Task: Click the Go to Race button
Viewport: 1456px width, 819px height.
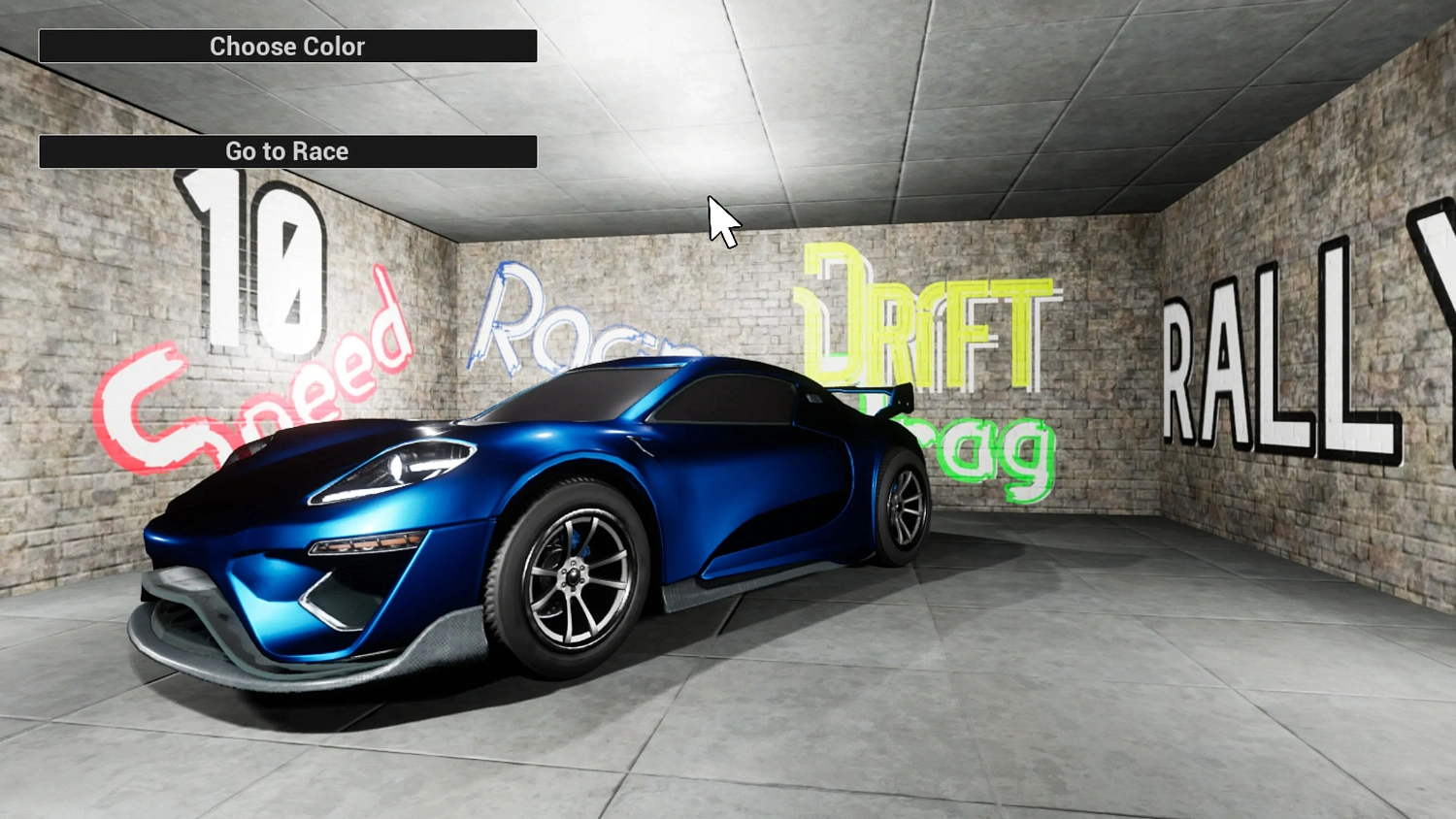Action: point(287,150)
